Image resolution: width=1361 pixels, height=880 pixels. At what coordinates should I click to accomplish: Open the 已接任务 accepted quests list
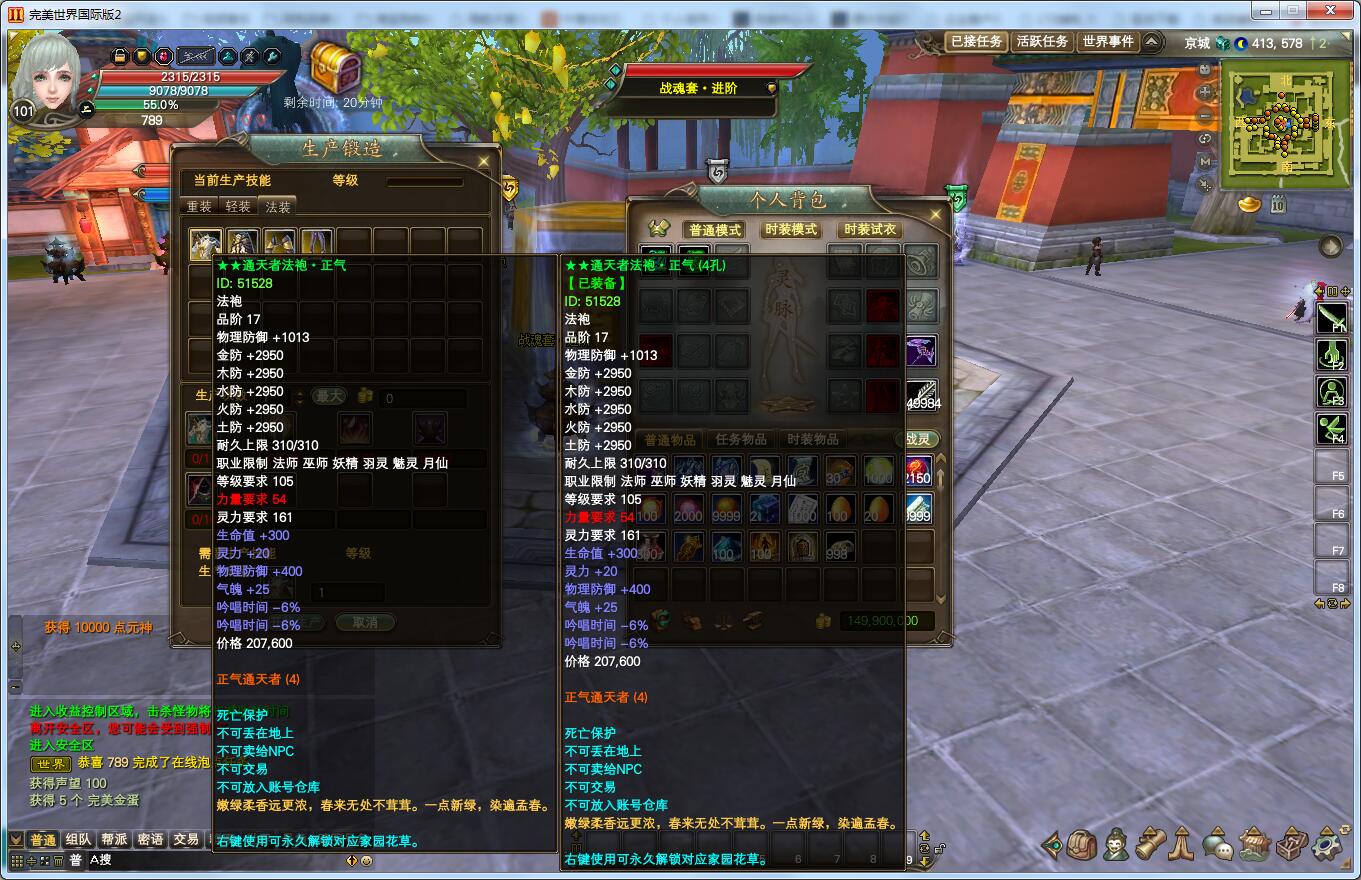pyautogui.click(x=976, y=42)
